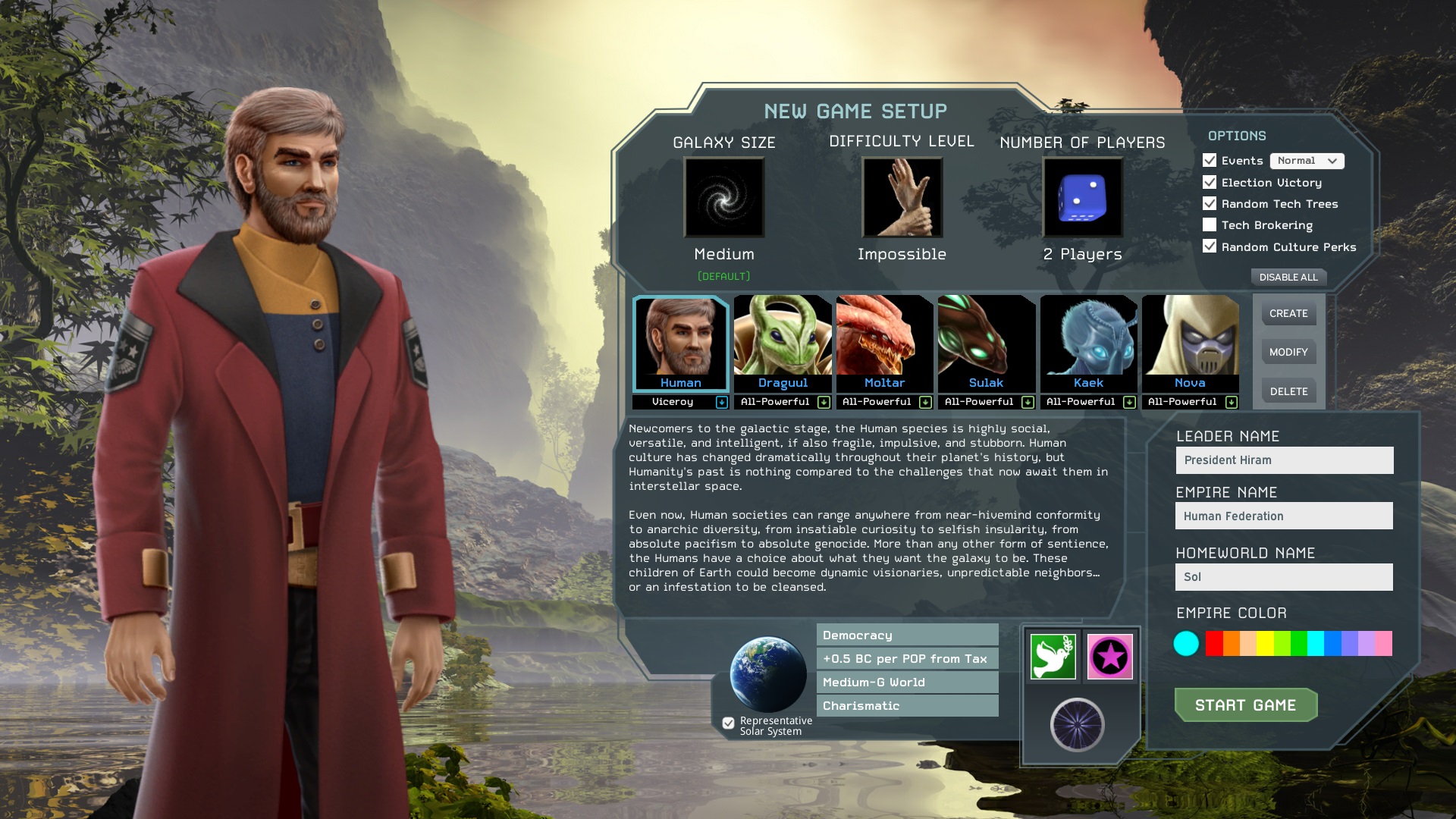The image size is (1456, 819).
Task: Open the Human Viceroy difficulty dropdown
Action: point(721,403)
